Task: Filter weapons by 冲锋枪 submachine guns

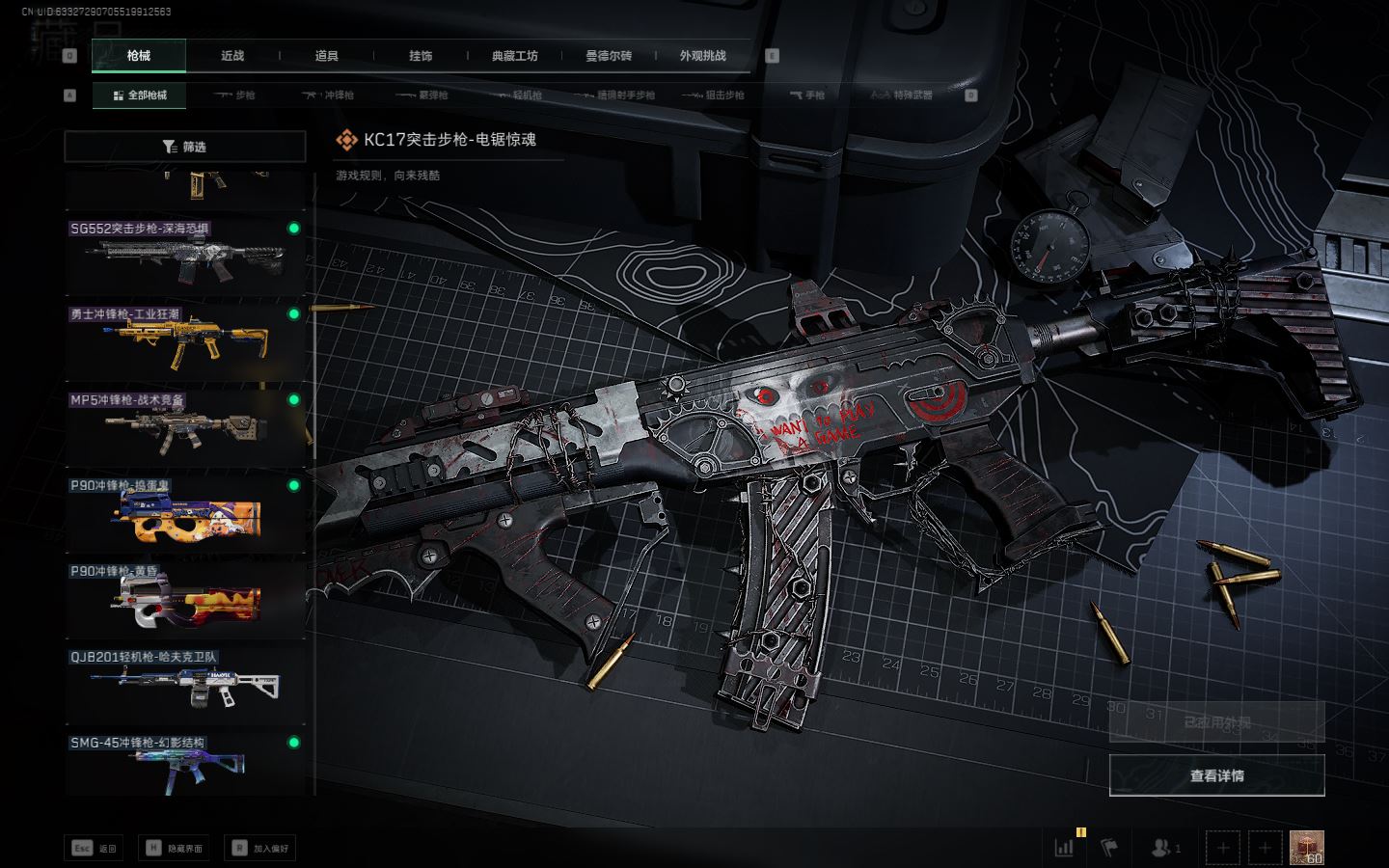Action: (x=329, y=95)
